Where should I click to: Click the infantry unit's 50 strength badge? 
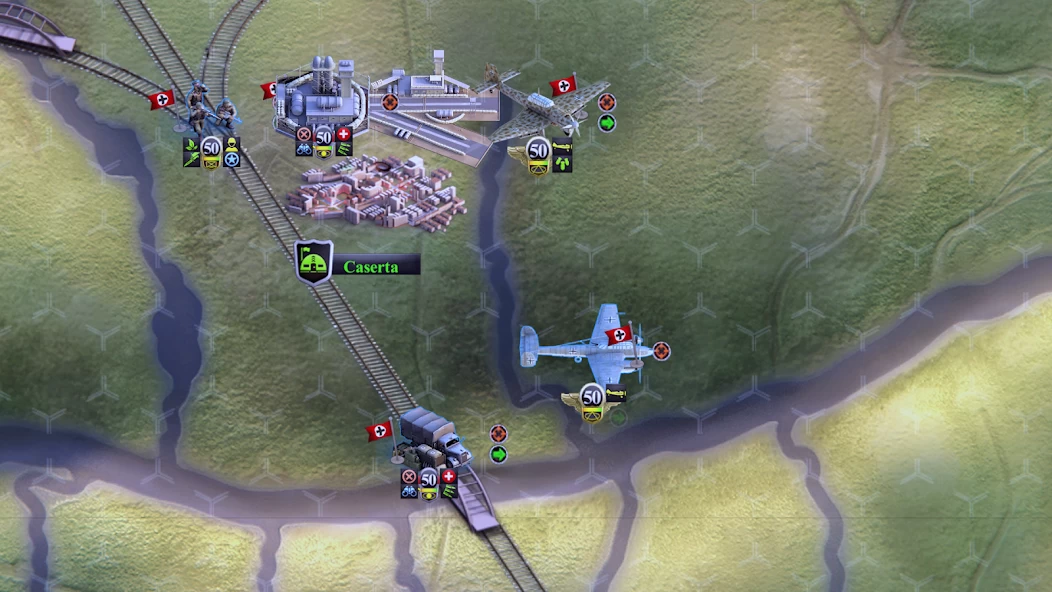(211, 147)
